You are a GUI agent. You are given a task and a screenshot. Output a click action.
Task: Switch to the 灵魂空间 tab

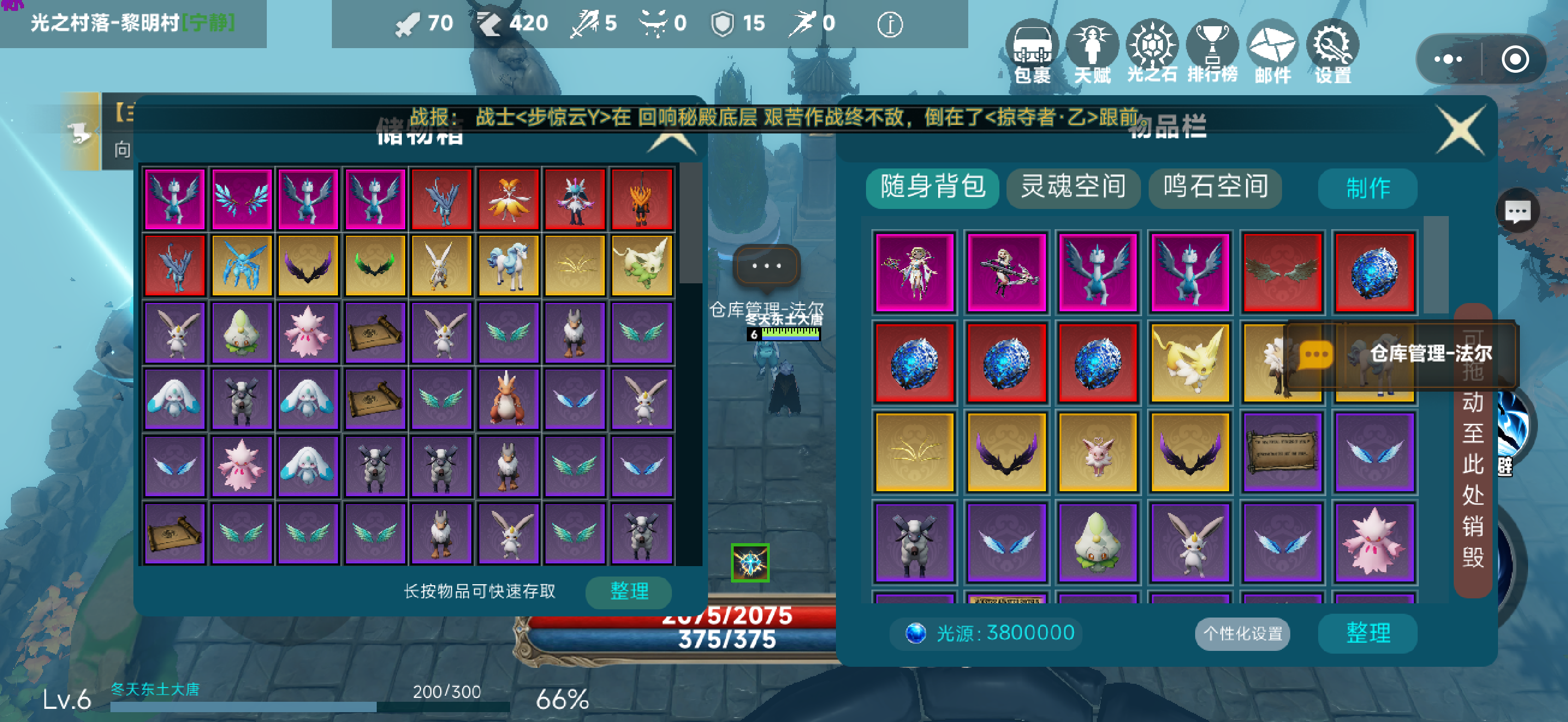(1074, 189)
